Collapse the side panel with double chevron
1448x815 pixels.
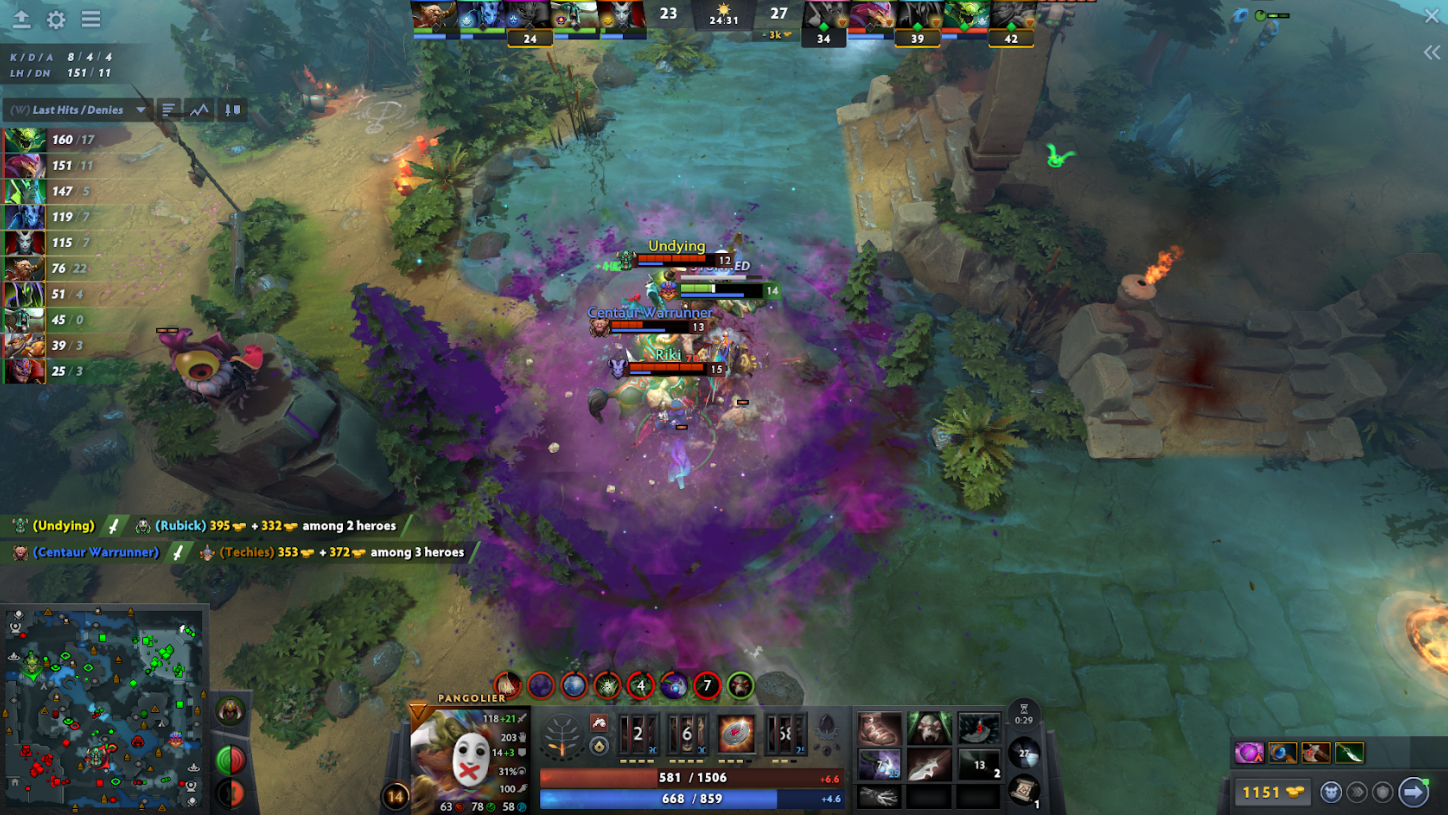pyautogui.click(x=1432, y=53)
